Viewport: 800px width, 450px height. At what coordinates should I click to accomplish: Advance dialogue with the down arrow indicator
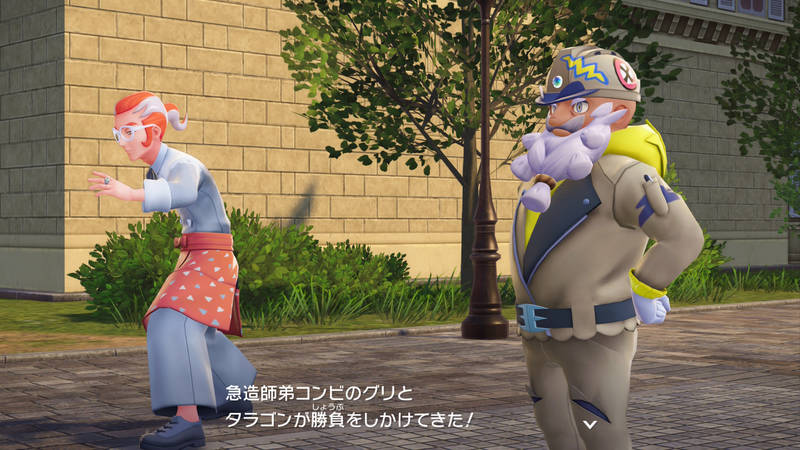point(590,424)
